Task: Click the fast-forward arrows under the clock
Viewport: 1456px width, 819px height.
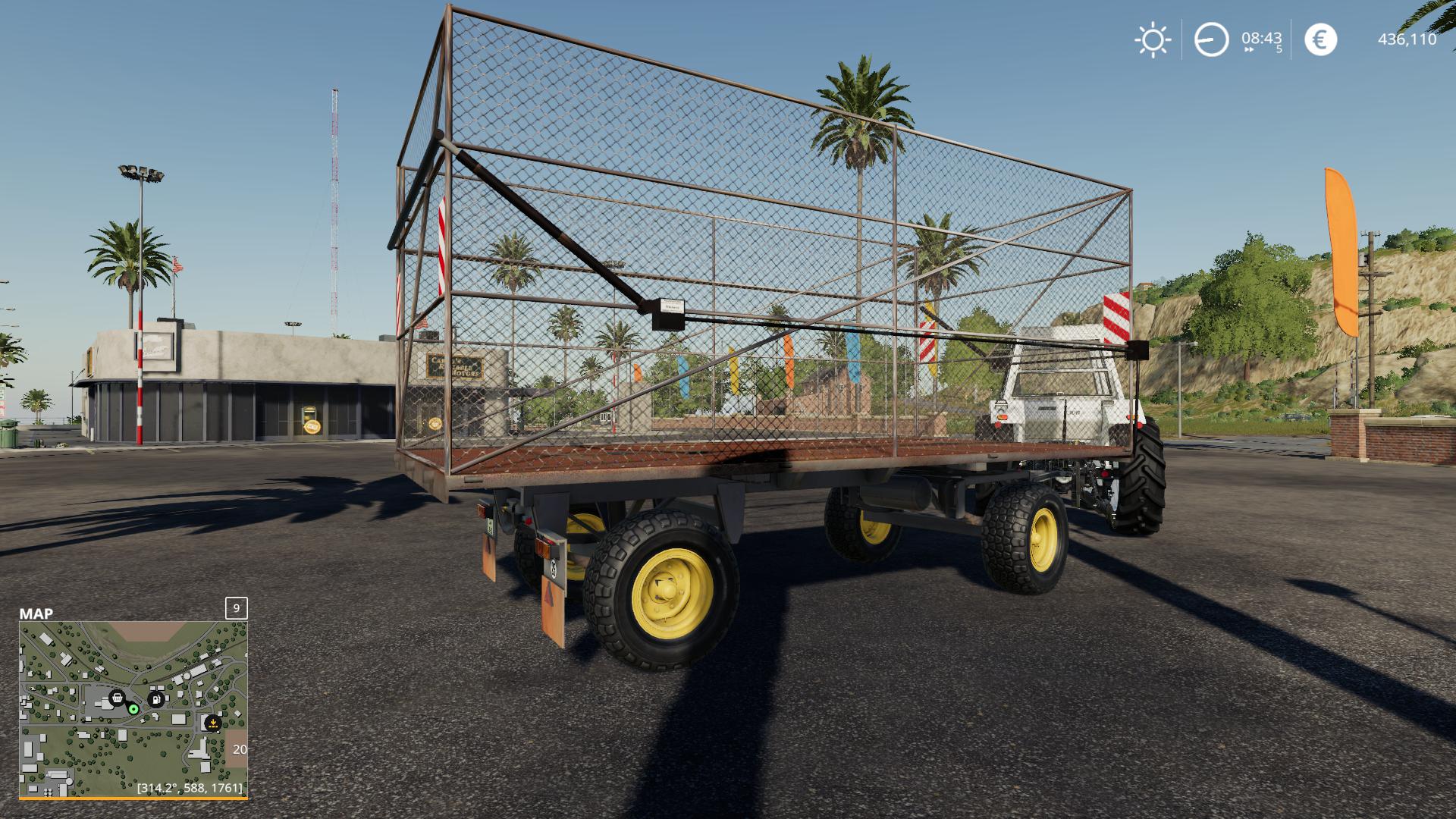Action: coord(1249,49)
